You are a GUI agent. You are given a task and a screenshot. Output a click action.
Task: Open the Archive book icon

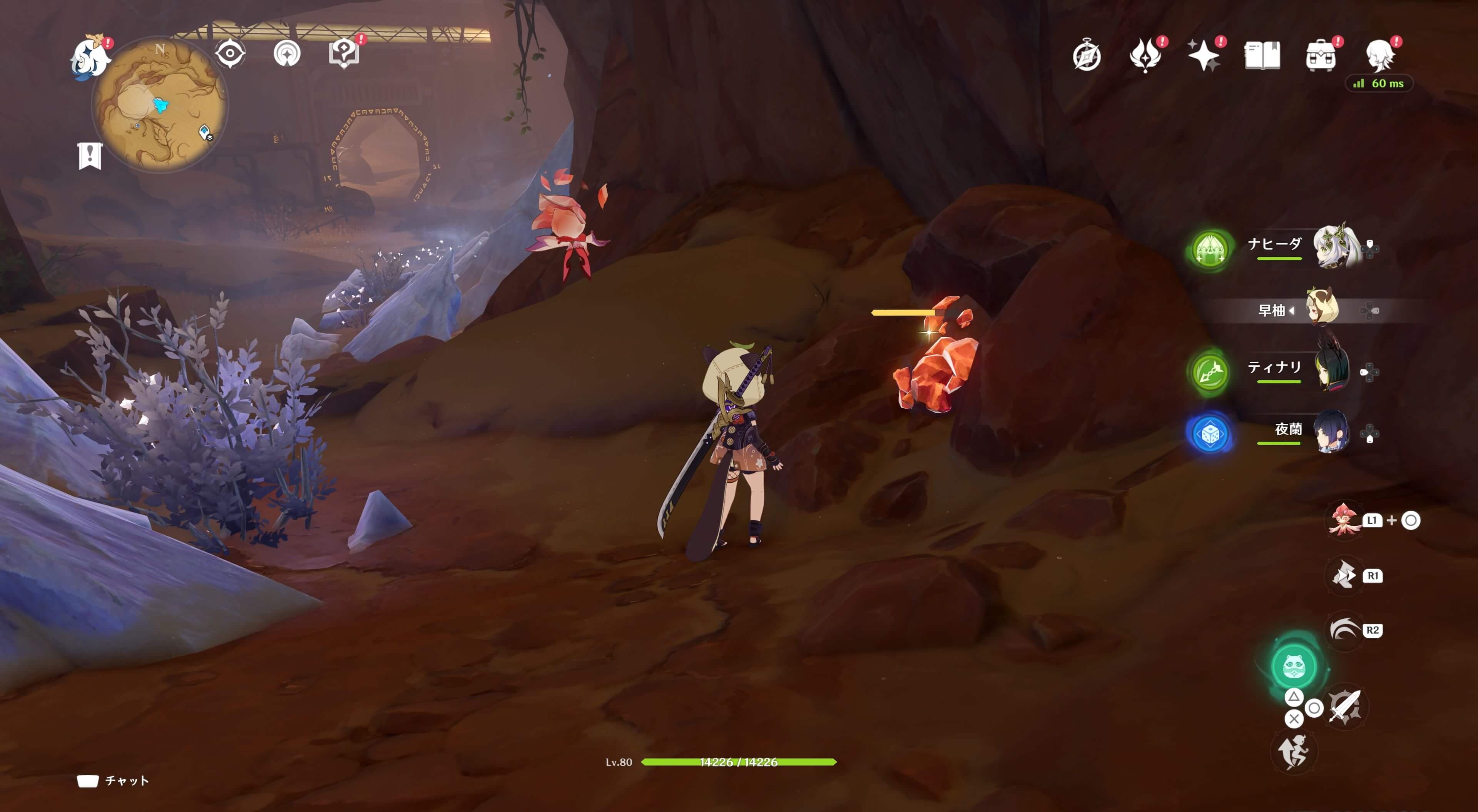[x=1262, y=56]
